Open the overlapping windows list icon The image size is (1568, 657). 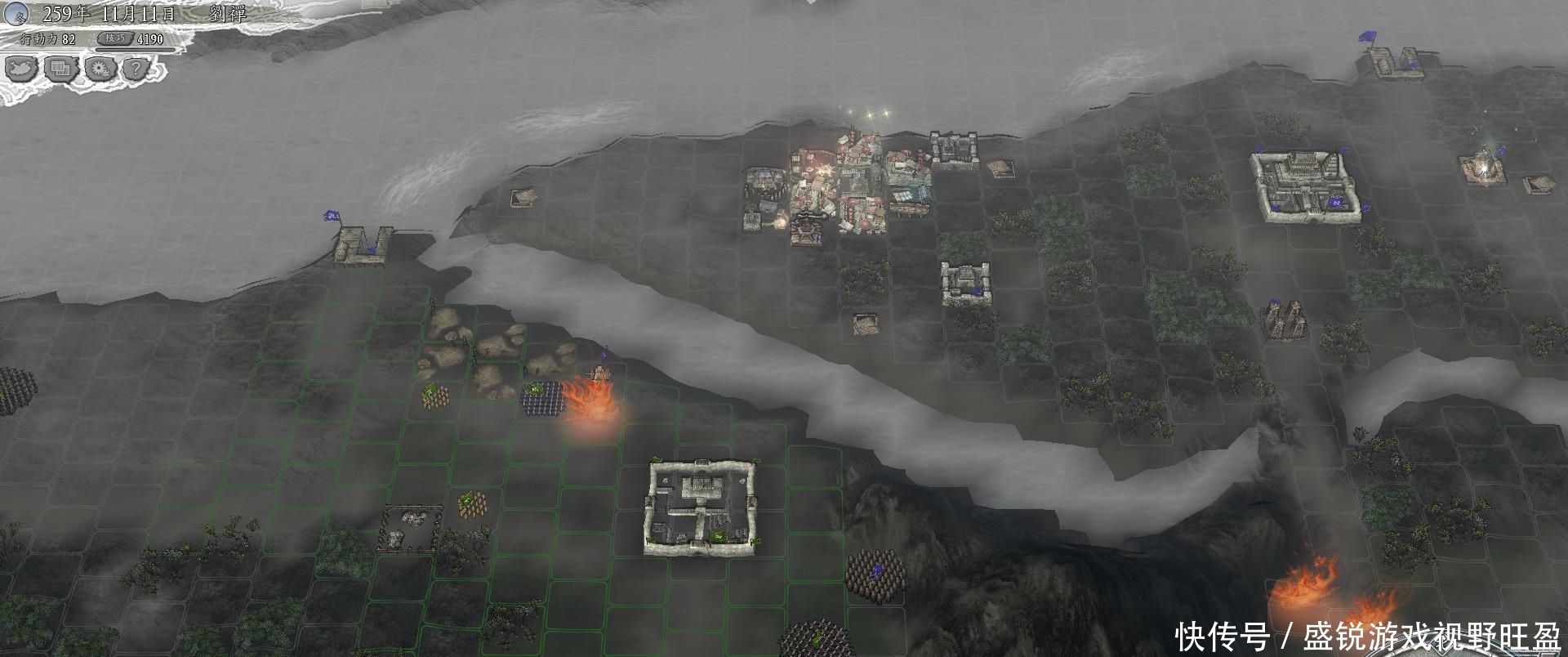pos(60,69)
